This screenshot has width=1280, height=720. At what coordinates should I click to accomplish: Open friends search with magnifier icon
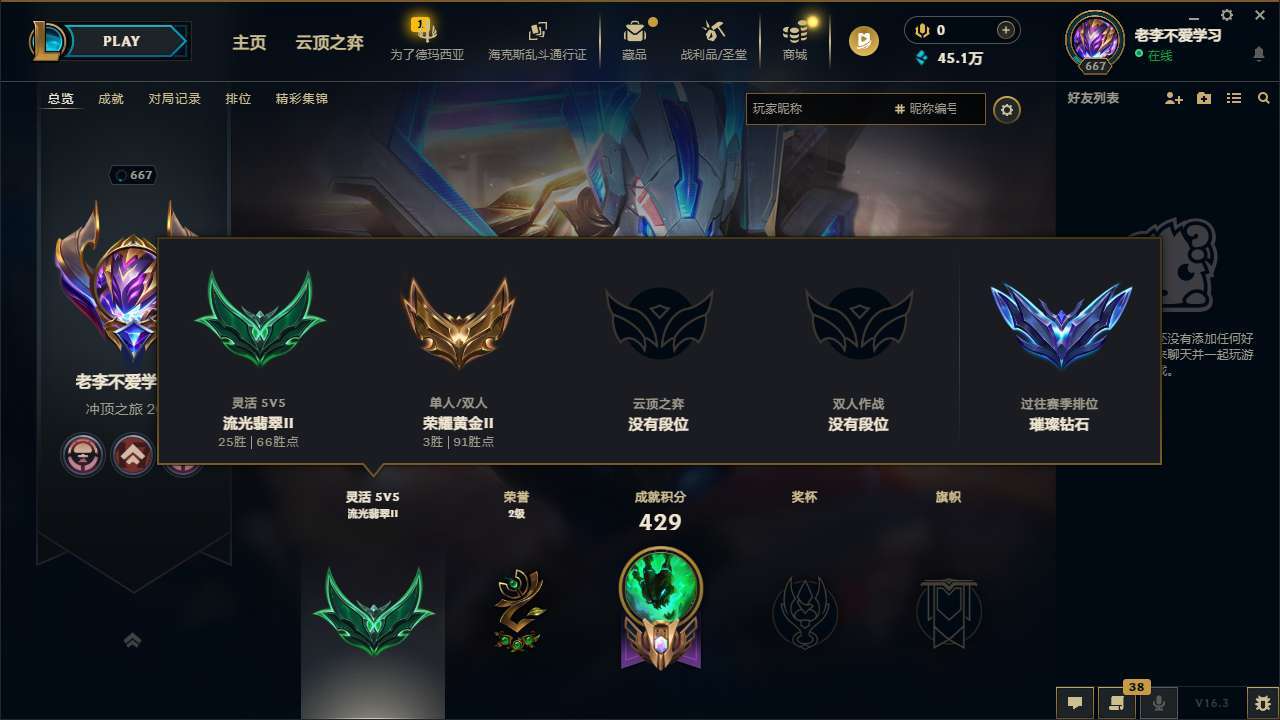tap(1264, 98)
